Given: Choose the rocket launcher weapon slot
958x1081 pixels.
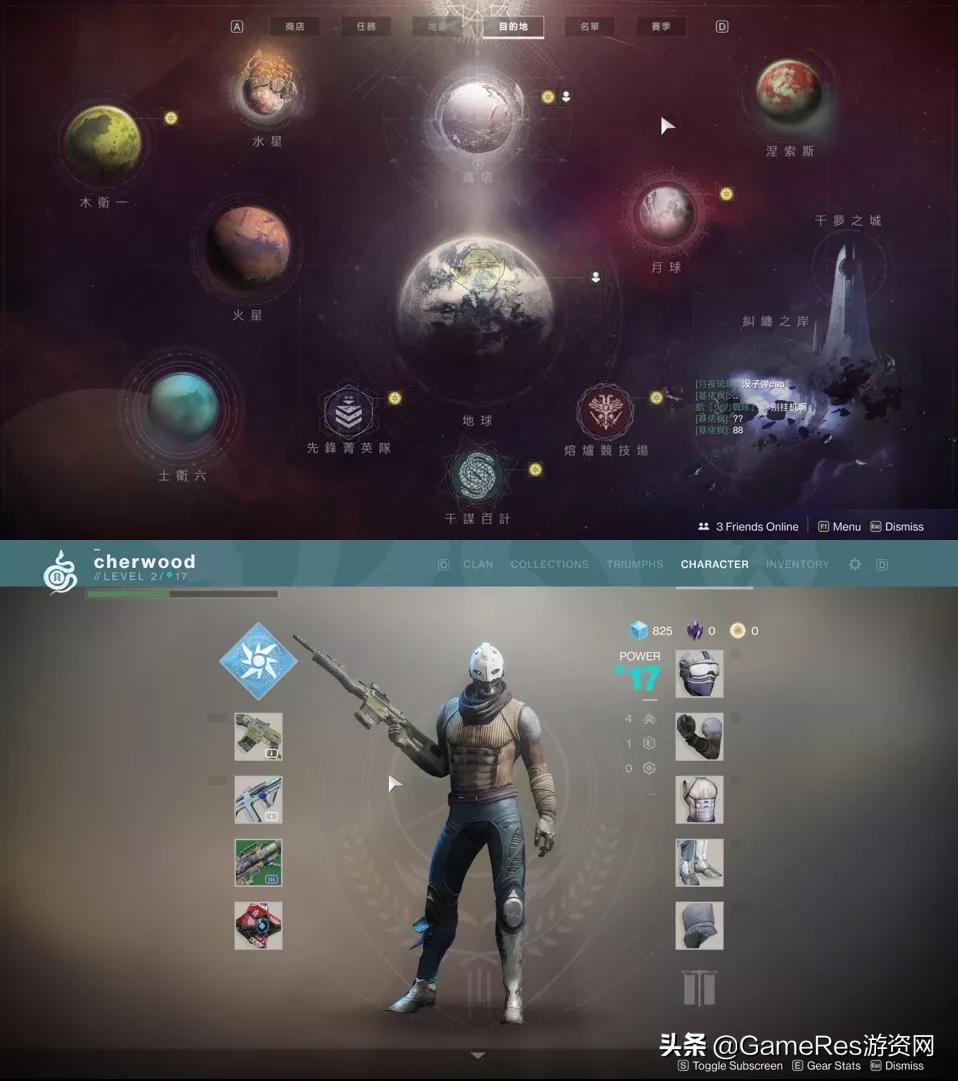Looking at the screenshot, I should tap(258, 862).
